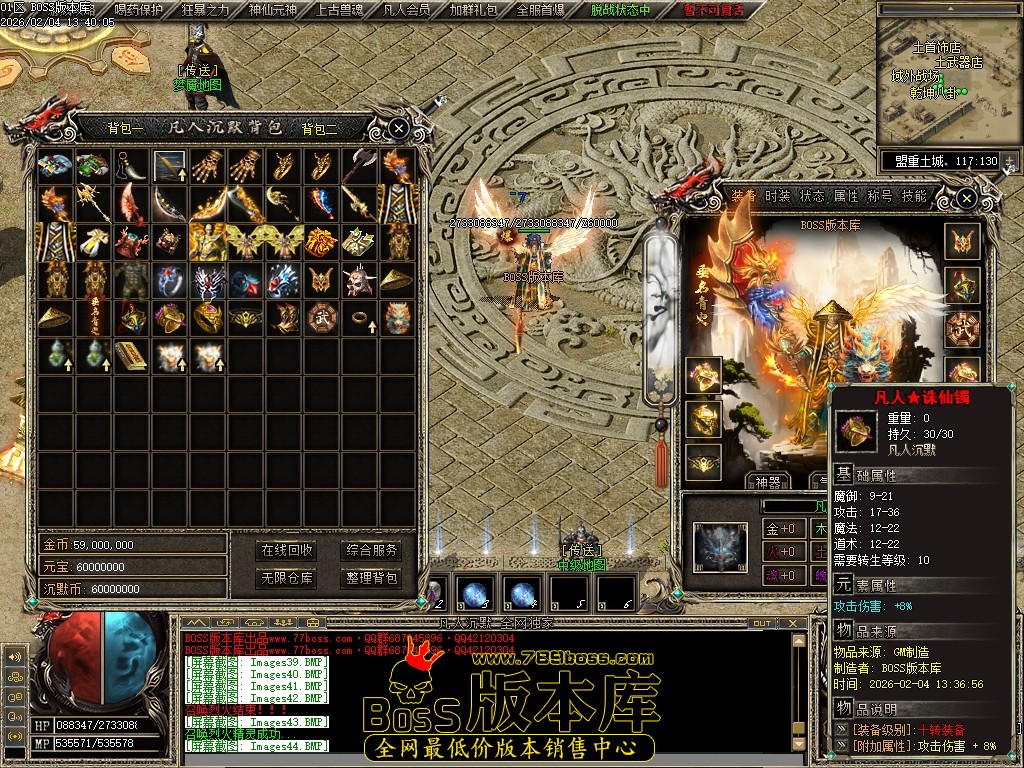Image resolution: width=1024 pixels, height=768 pixels.
Task: Open the 喝药保护 potion protection menu
Action: point(139,10)
